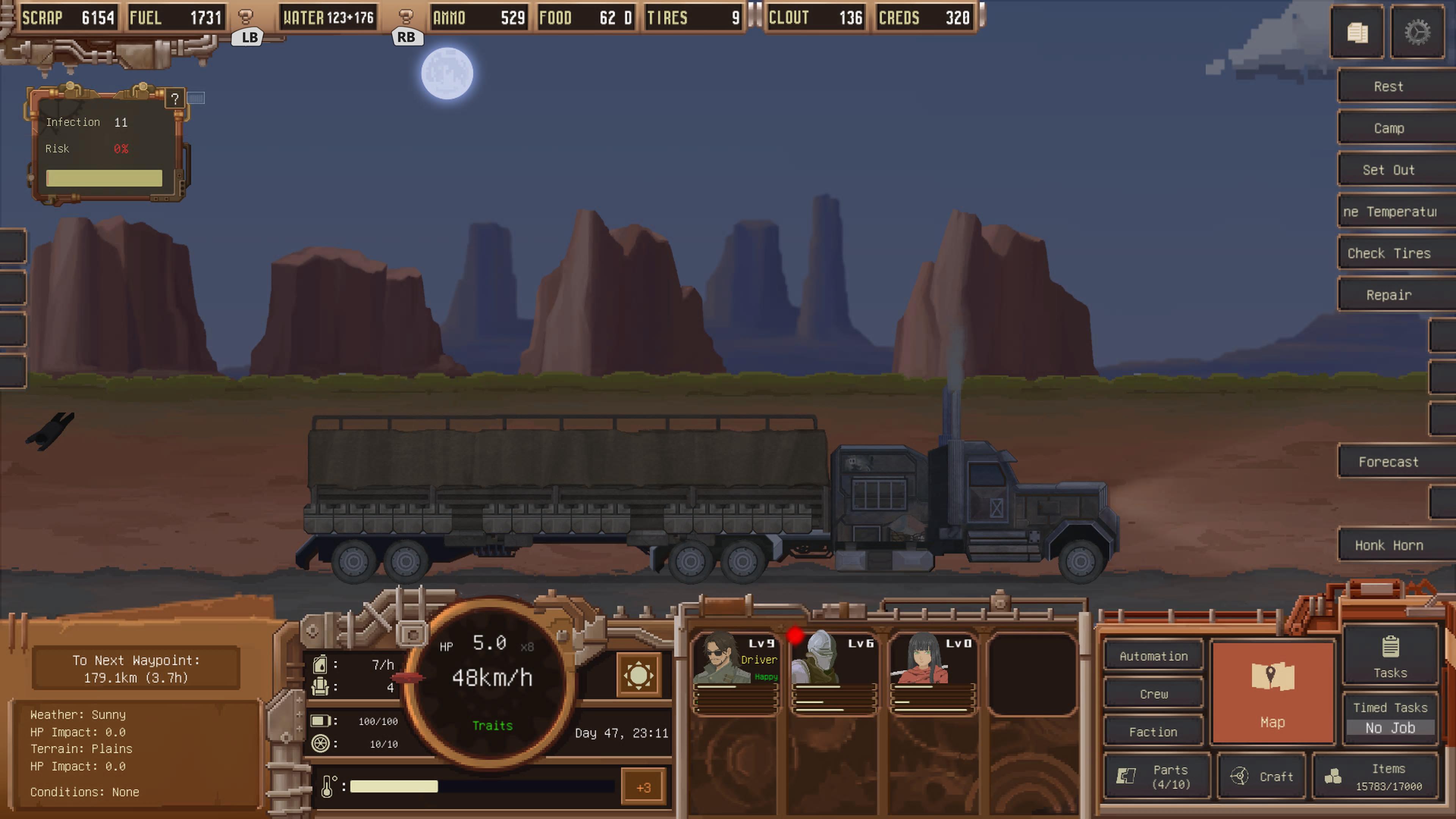1456x819 pixels.
Task: Open the Repair option
Action: pos(1388,295)
